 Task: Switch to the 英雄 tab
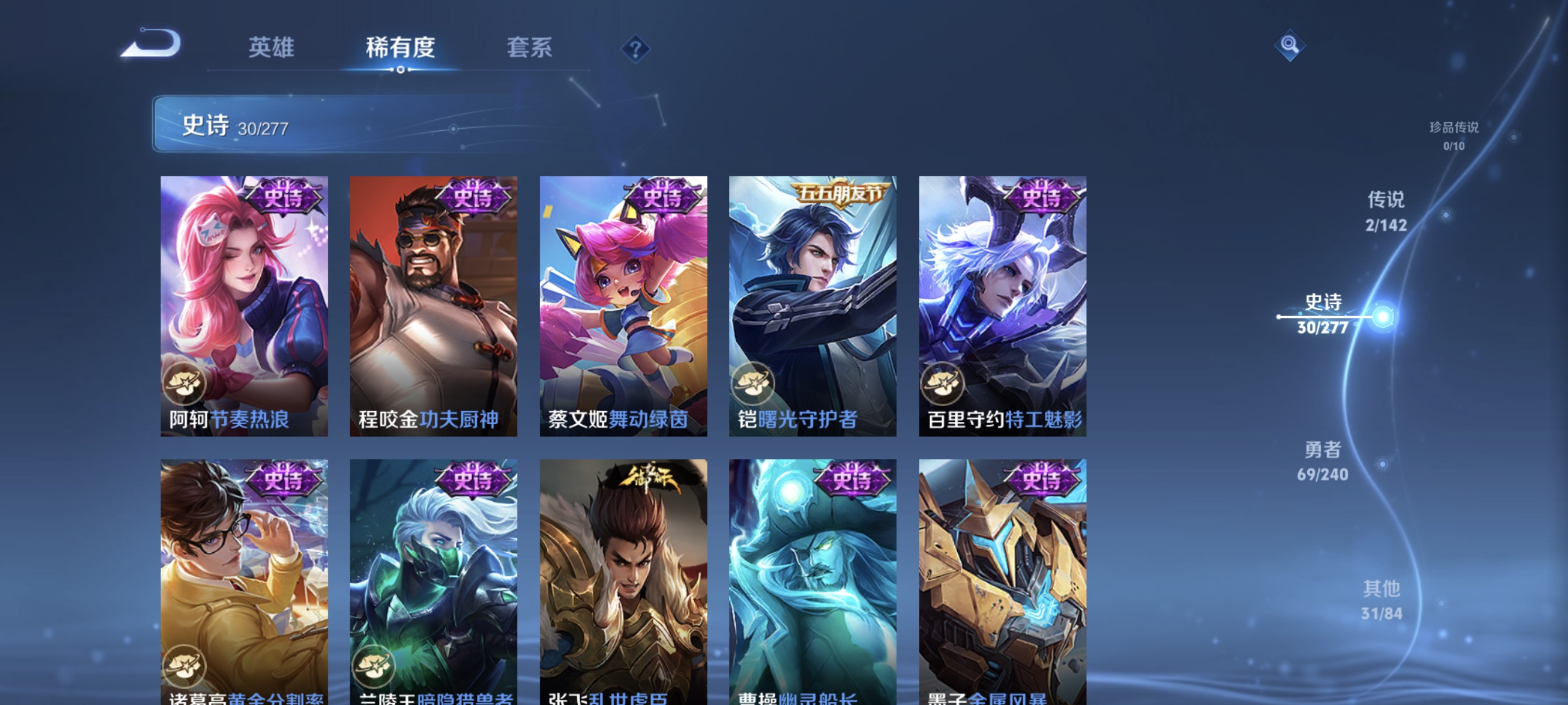(x=271, y=48)
